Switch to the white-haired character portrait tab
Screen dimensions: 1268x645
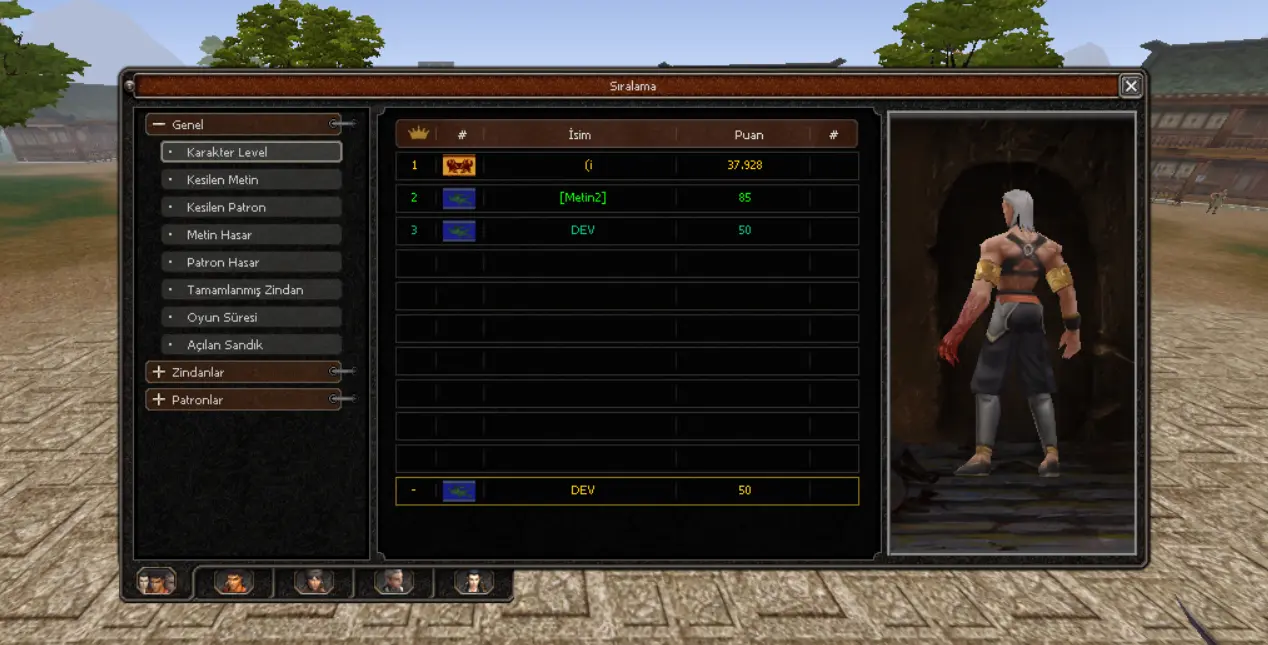[393, 582]
